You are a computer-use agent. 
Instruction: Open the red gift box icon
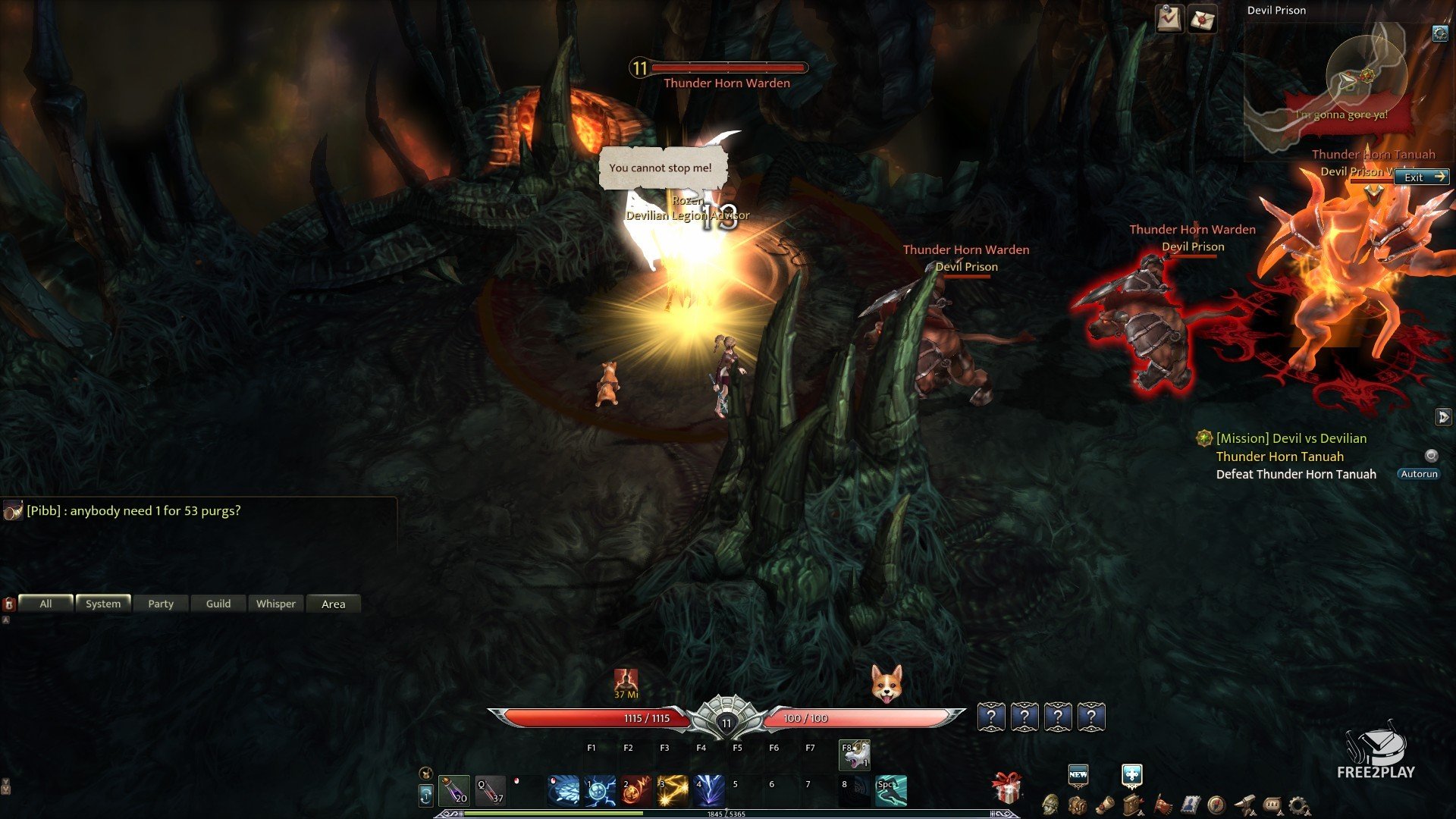[1007, 789]
